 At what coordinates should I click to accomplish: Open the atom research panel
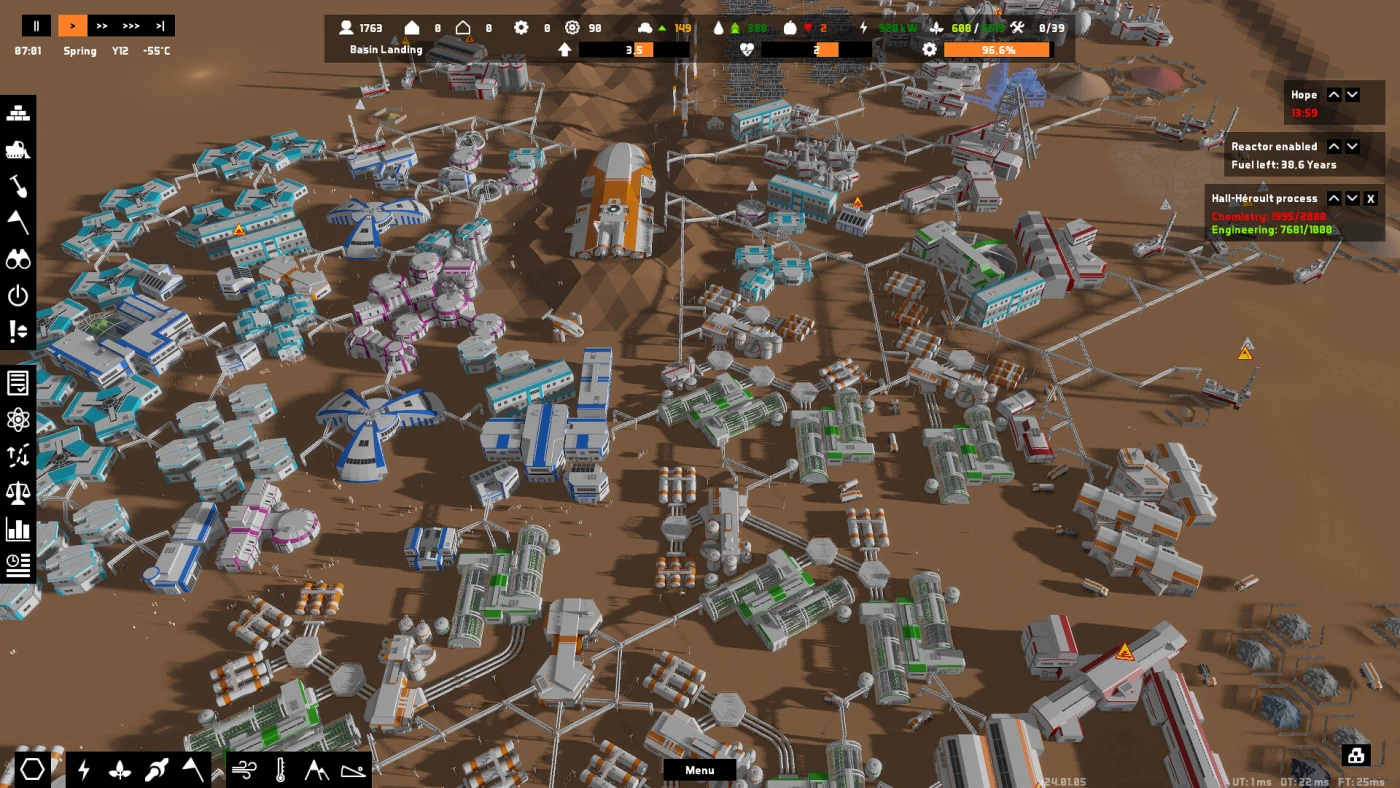click(x=18, y=419)
